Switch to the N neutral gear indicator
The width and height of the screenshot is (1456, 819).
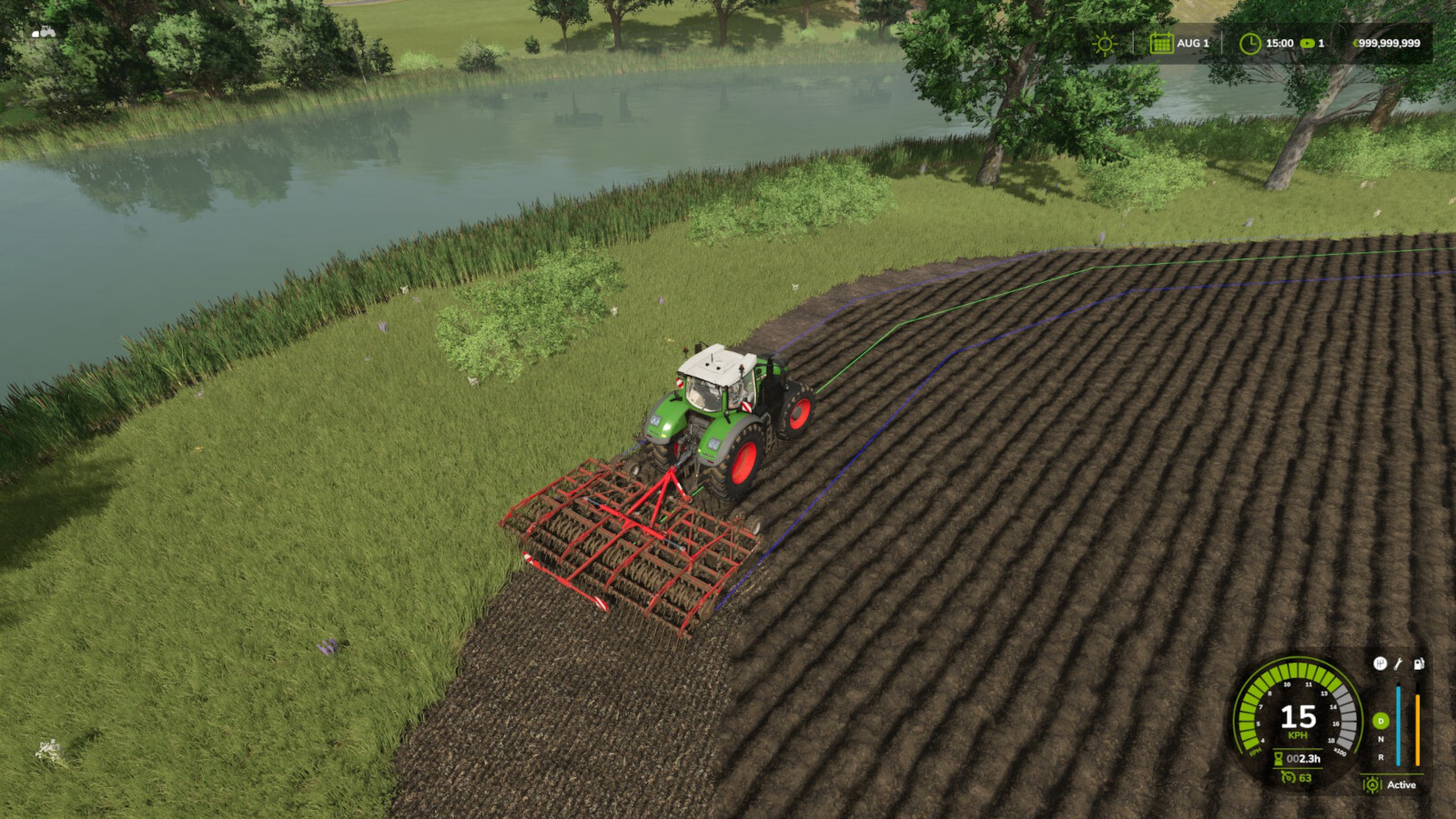(x=1381, y=739)
